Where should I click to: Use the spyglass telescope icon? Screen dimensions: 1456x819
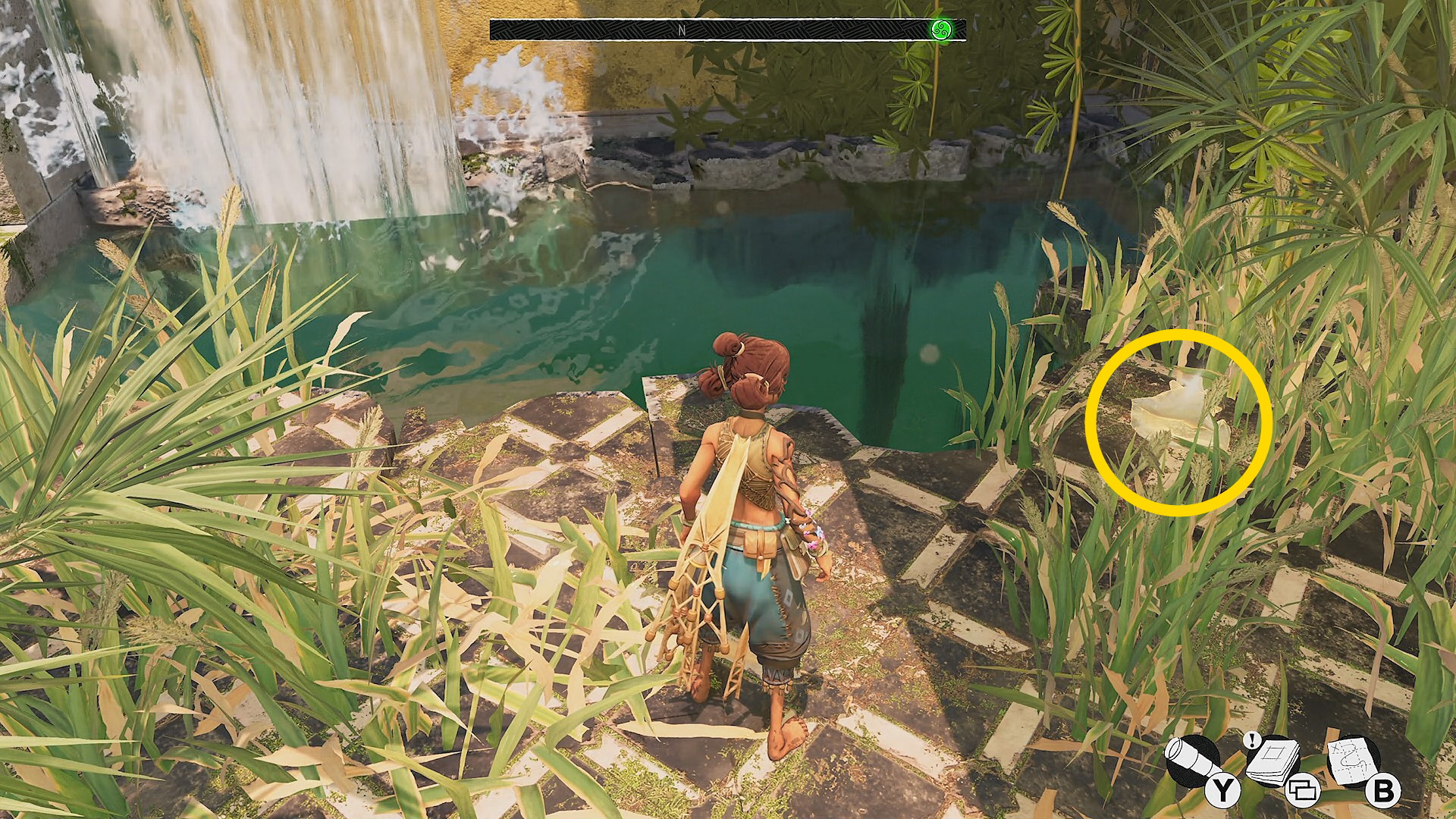pyautogui.click(x=1191, y=761)
